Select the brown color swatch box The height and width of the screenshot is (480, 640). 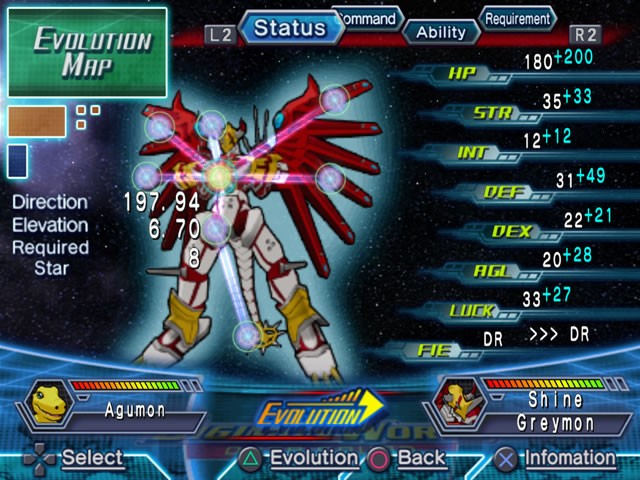coord(38,121)
